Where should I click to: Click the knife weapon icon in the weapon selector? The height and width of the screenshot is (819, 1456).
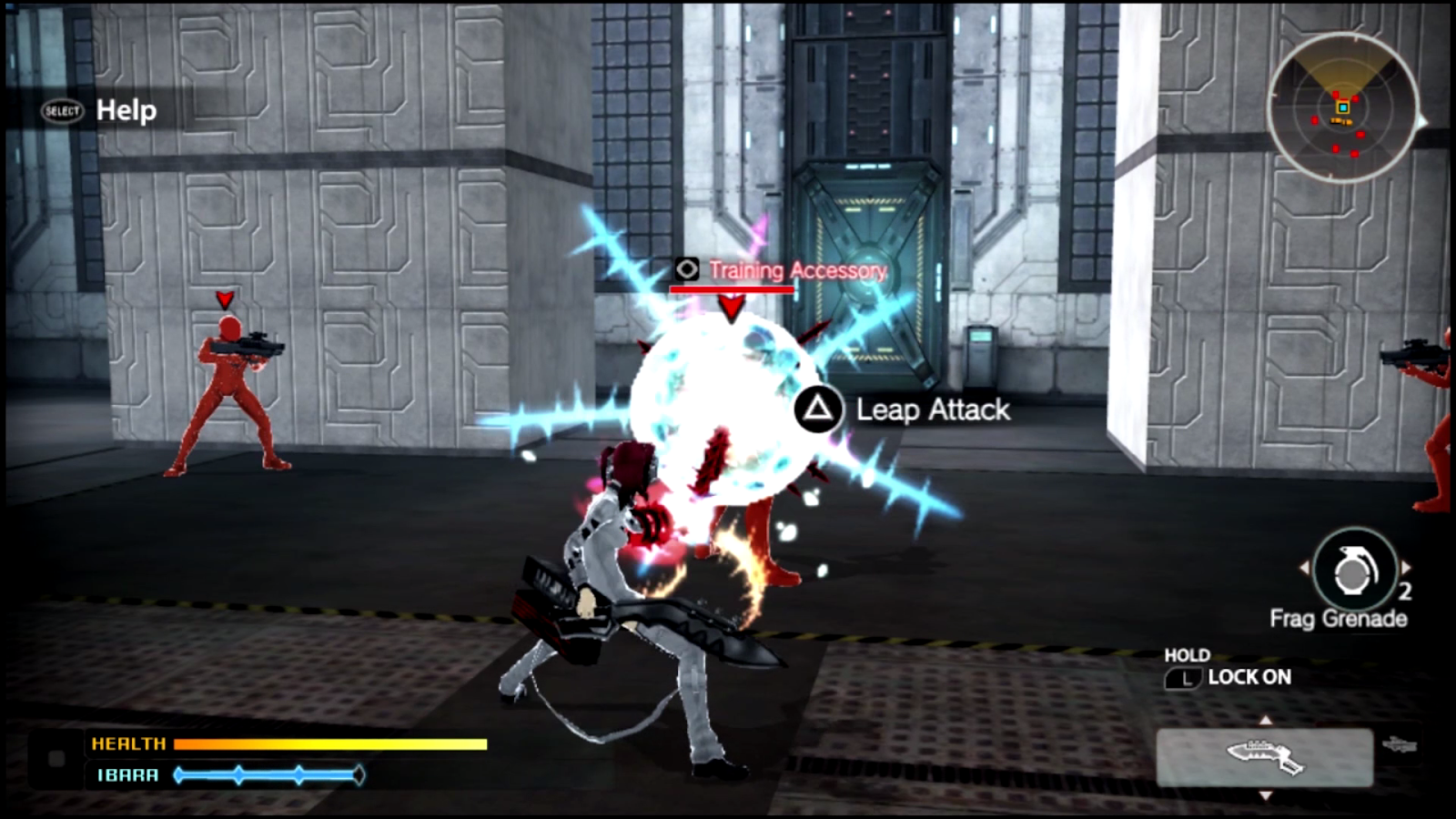1266,756
